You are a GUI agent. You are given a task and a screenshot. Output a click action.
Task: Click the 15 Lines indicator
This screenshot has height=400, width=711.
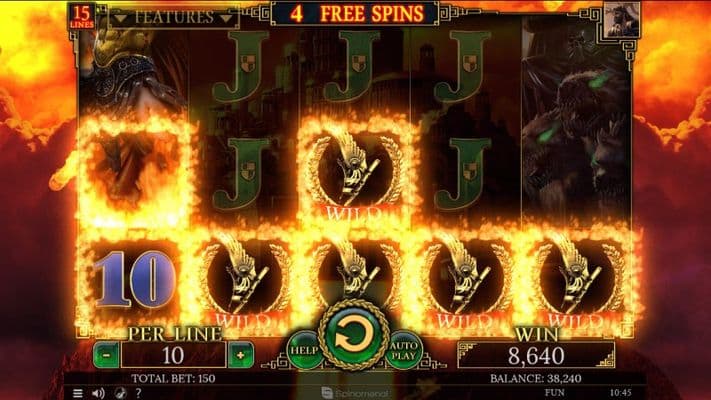[x=82, y=14]
